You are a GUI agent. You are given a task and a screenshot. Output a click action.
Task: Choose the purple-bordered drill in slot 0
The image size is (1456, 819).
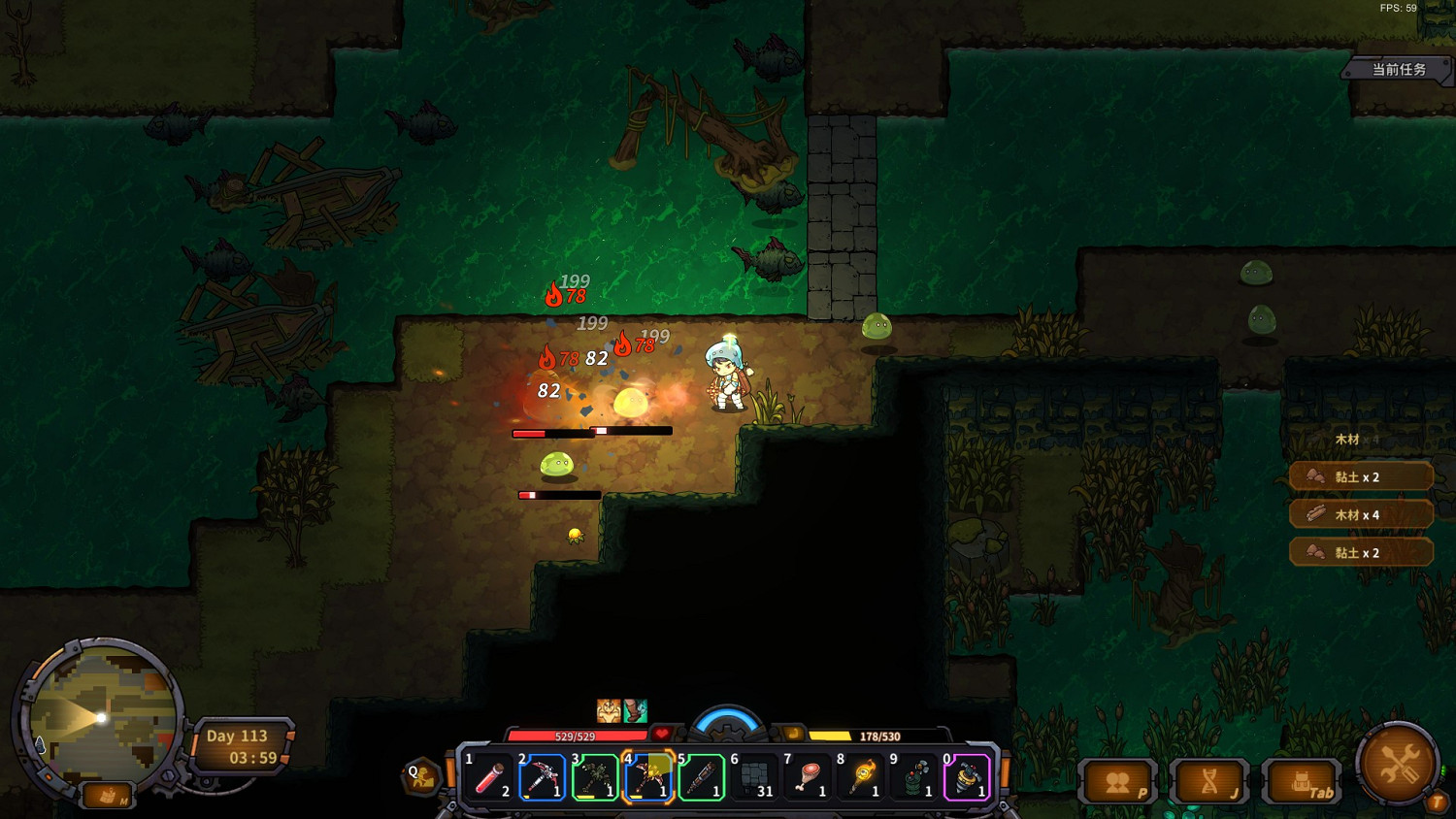click(x=967, y=778)
